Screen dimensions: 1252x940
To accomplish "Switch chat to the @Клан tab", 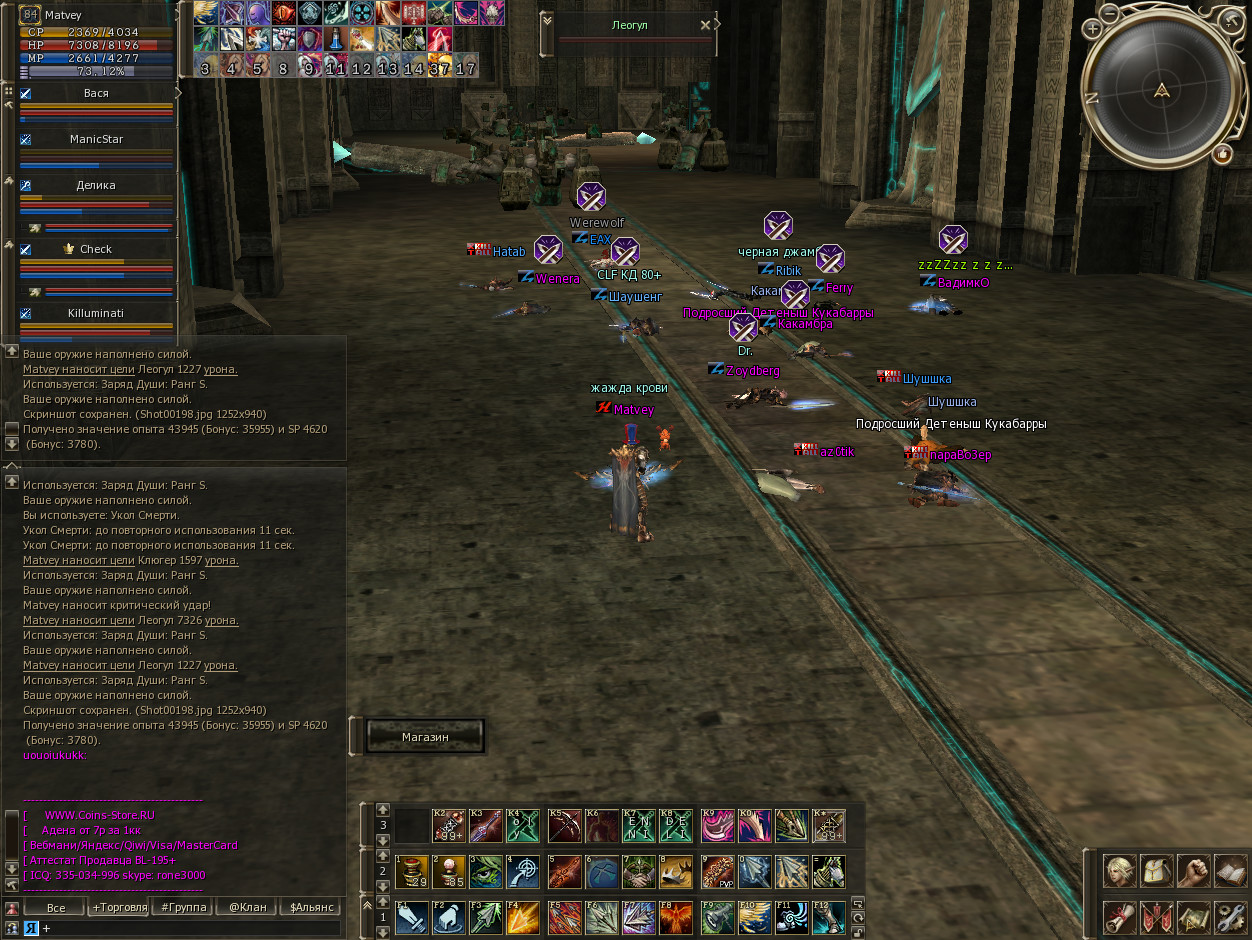I will pyautogui.click(x=247, y=908).
